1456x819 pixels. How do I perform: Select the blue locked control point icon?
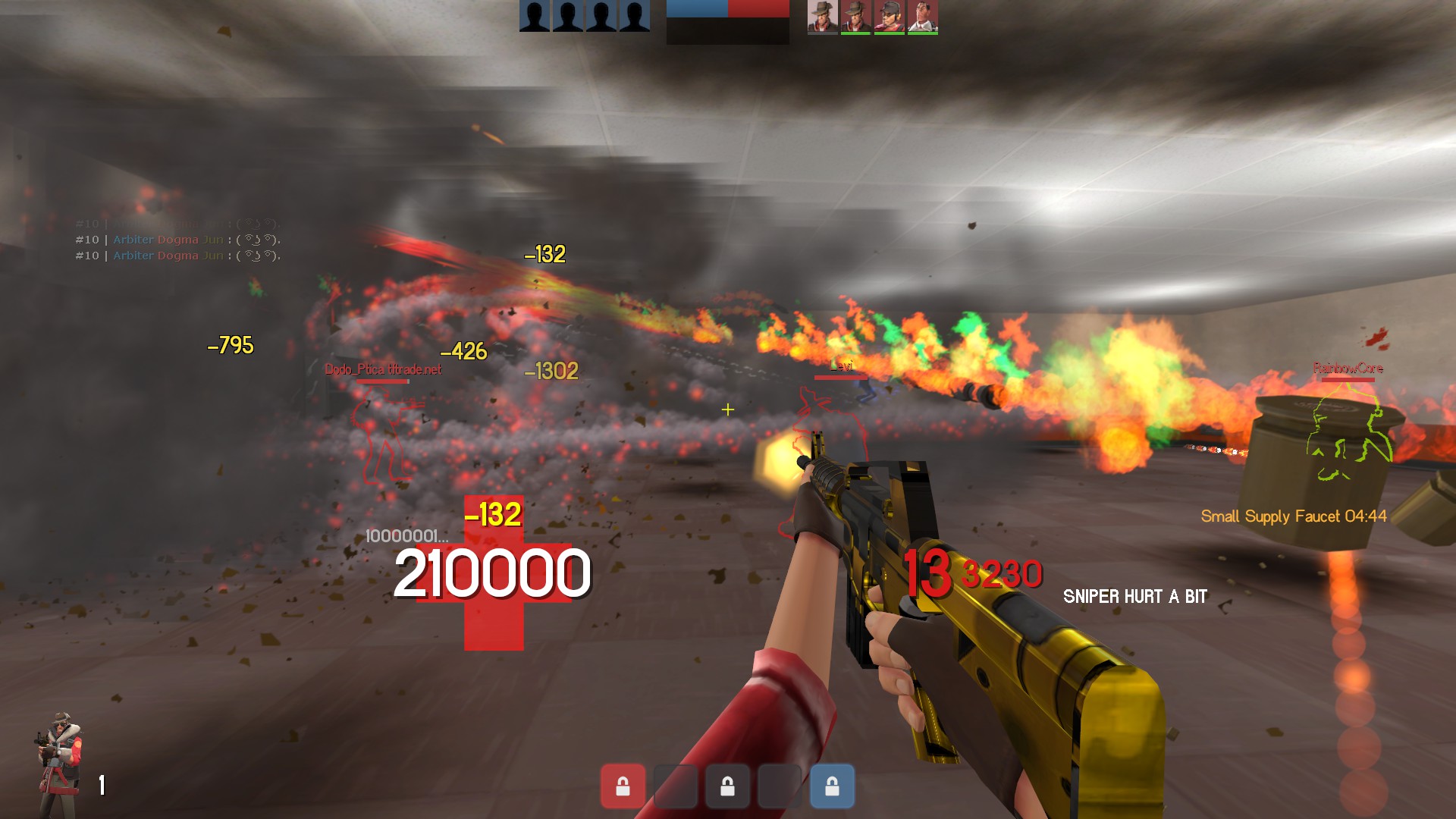point(832,786)
